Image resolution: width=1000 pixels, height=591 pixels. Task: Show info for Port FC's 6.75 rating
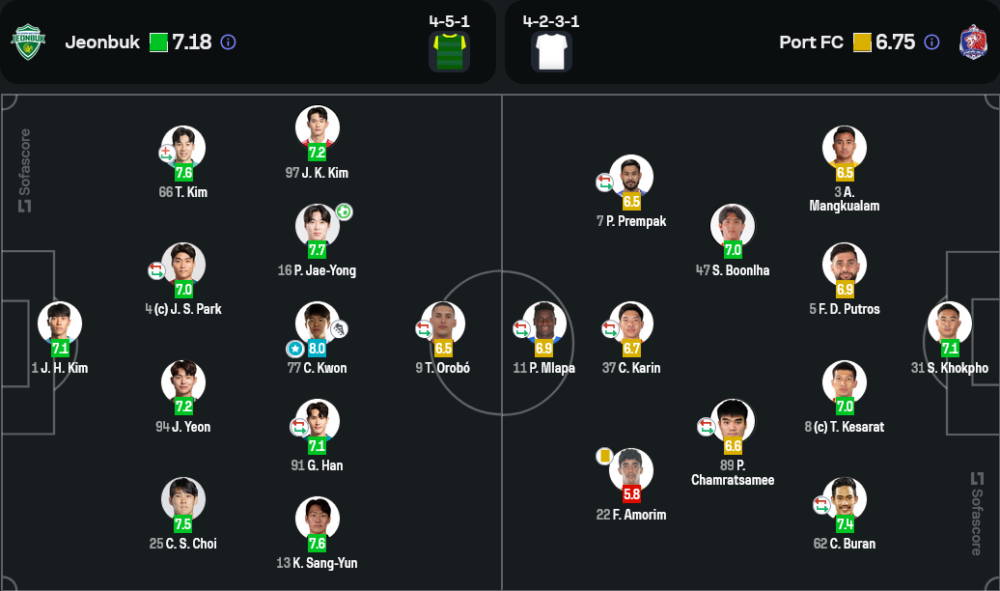(932, 42)
